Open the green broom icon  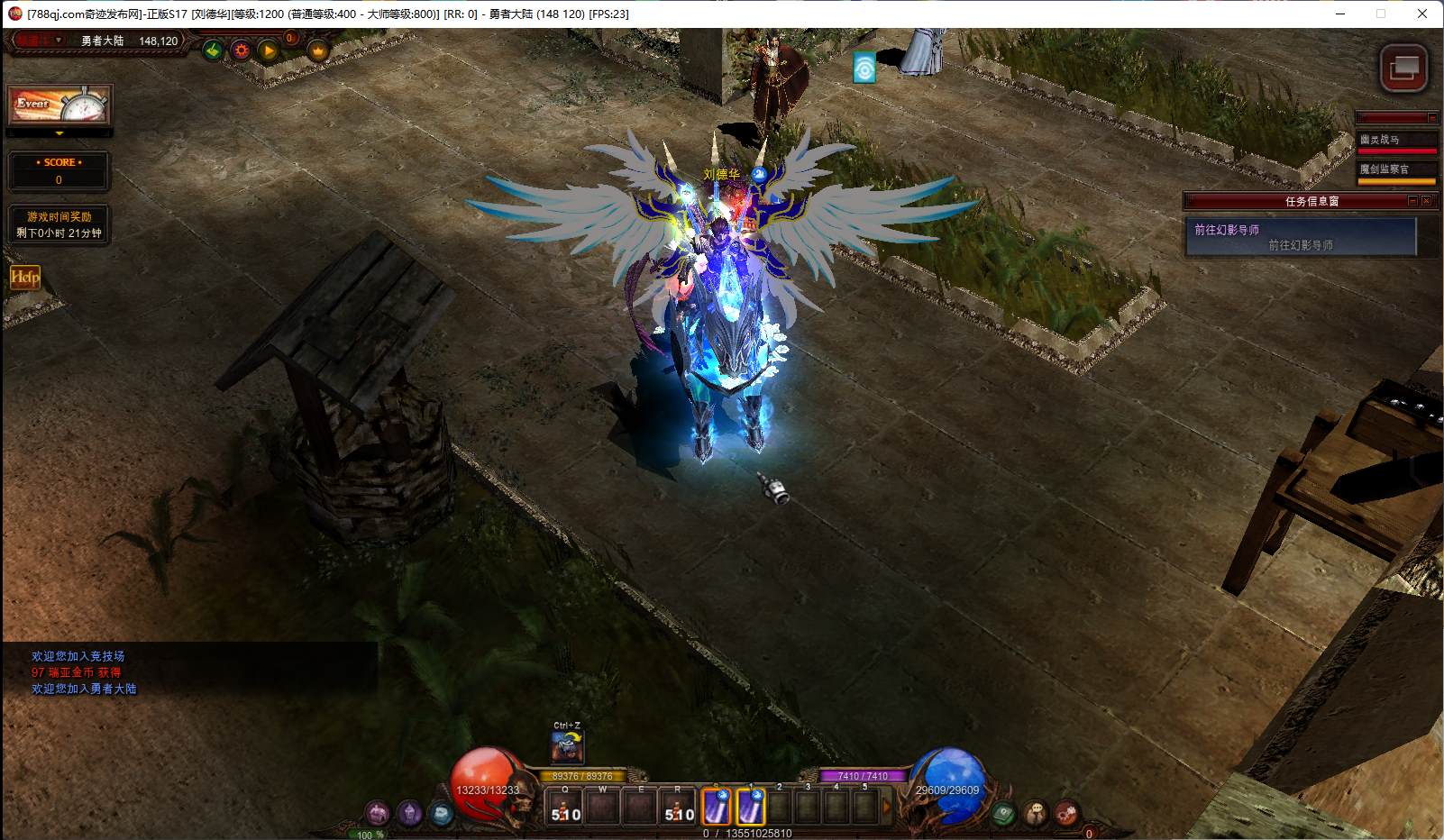[213, 50]
